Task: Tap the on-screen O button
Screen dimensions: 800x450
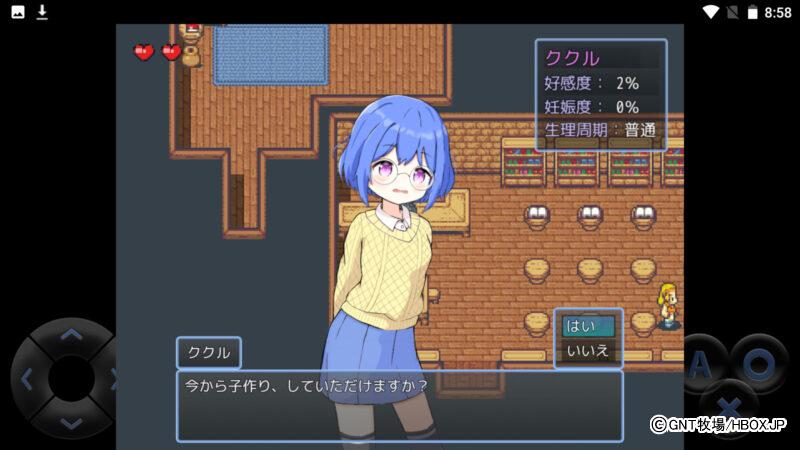Action: [758, 364]
